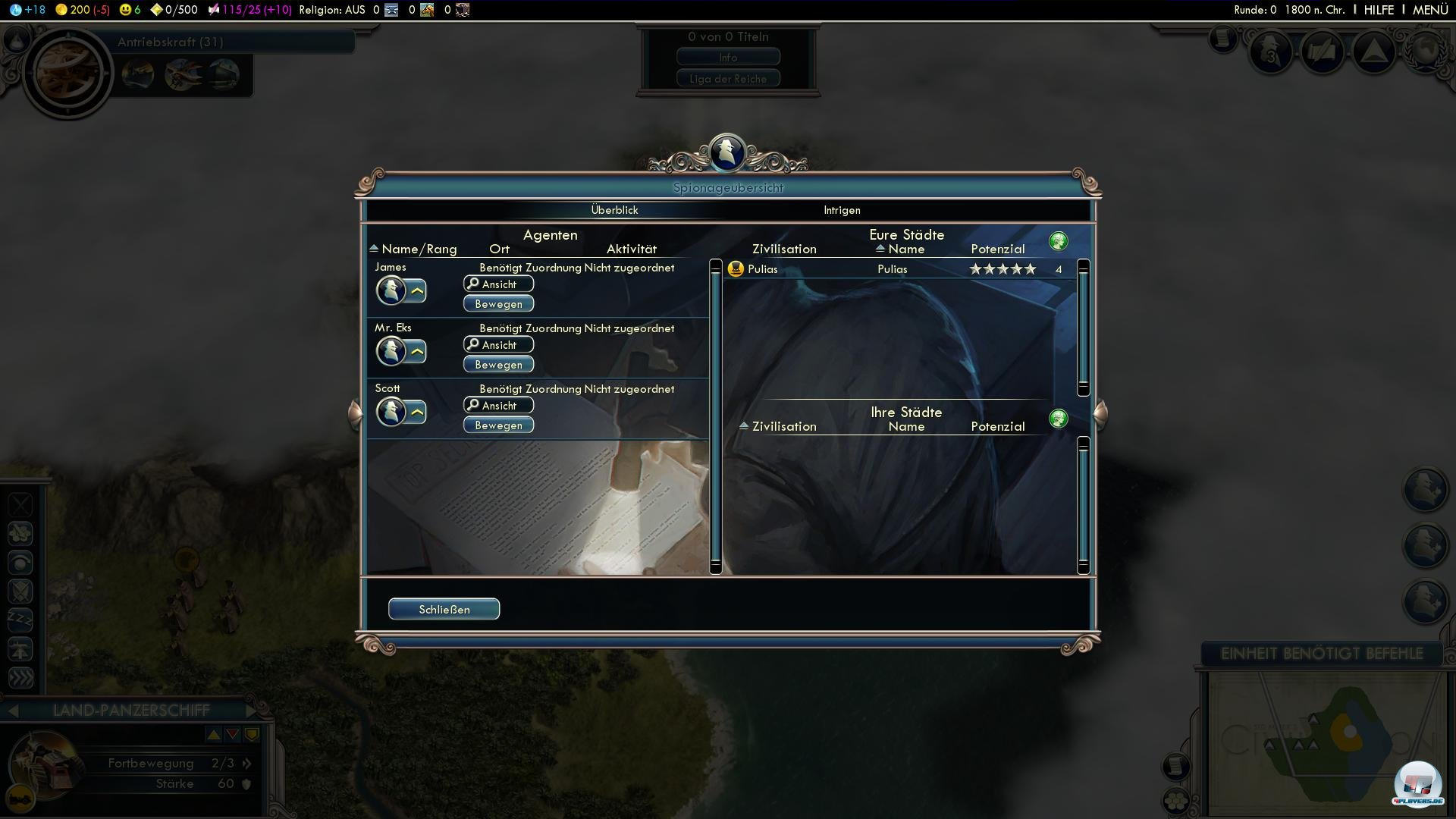Open the Info button under Titeln

tap(728, 58)
